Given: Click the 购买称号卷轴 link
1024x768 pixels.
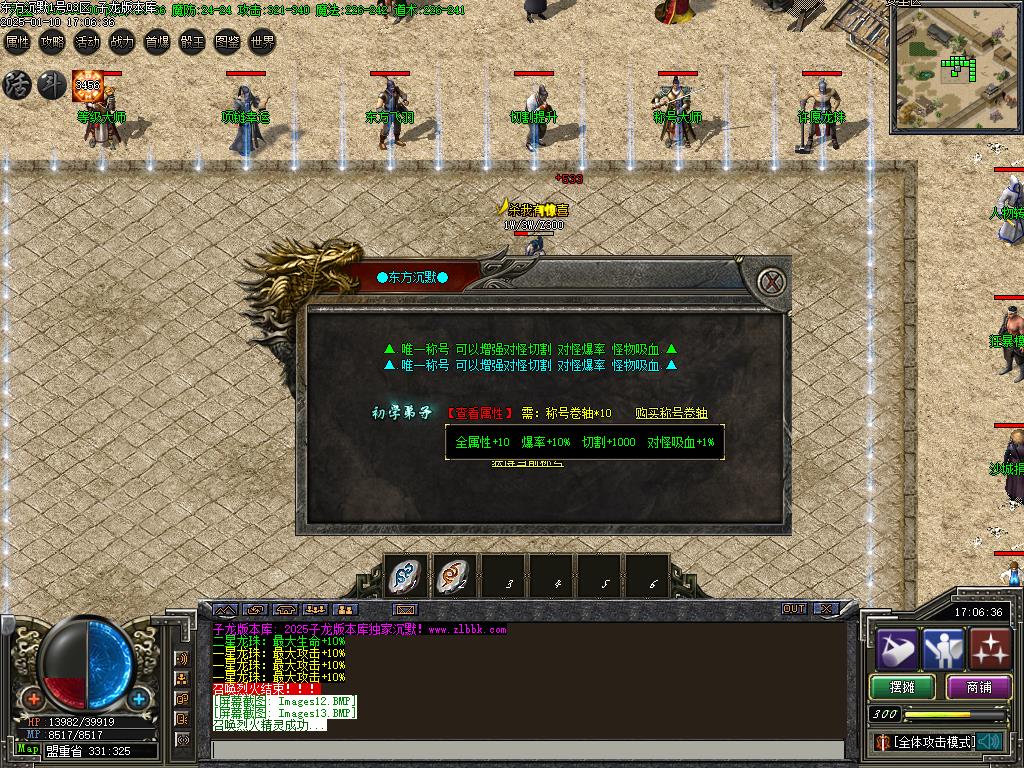Looking at the screenshot, I should 671,413.
